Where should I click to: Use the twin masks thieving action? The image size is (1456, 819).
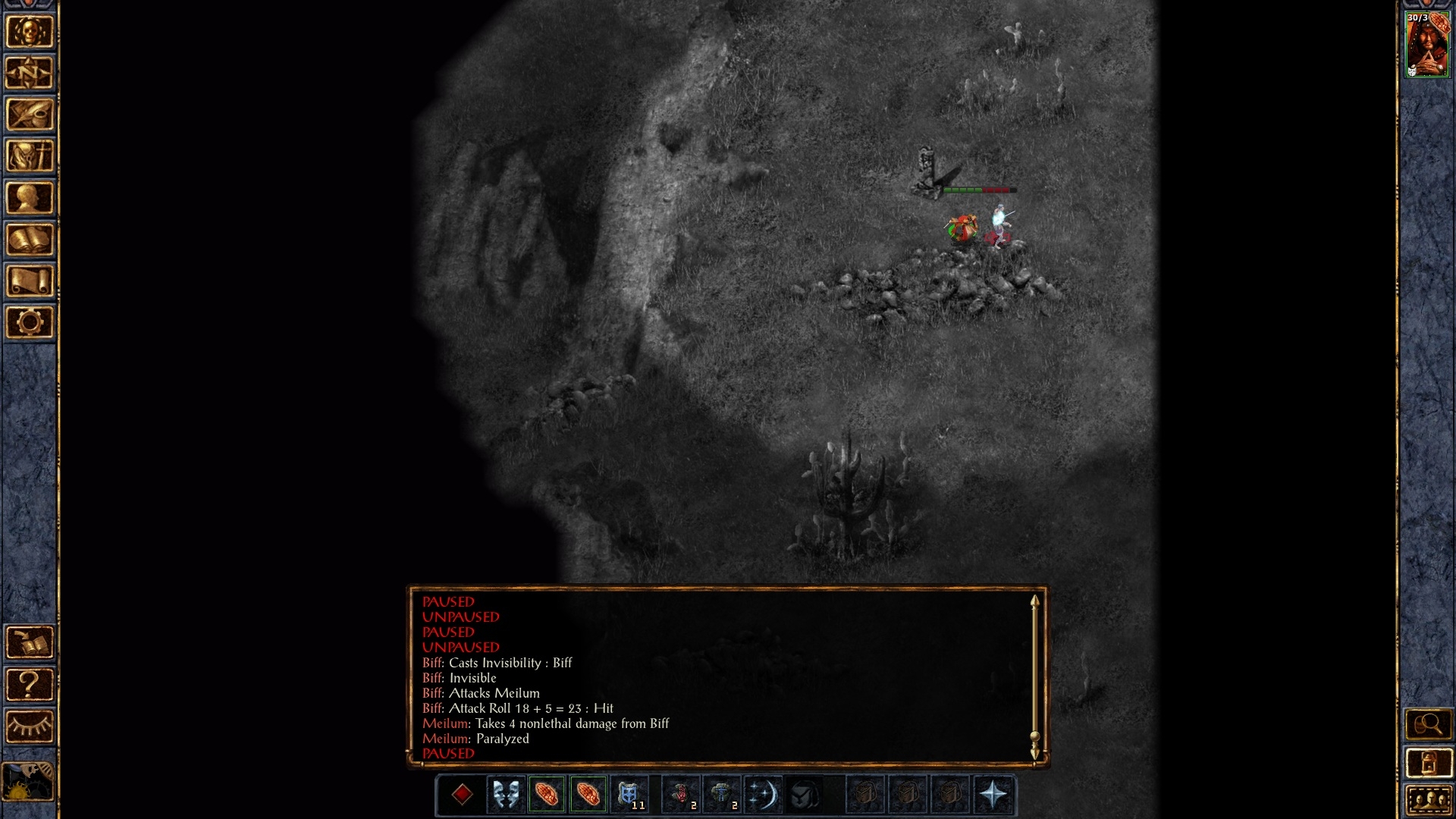[x=506, y=795]
